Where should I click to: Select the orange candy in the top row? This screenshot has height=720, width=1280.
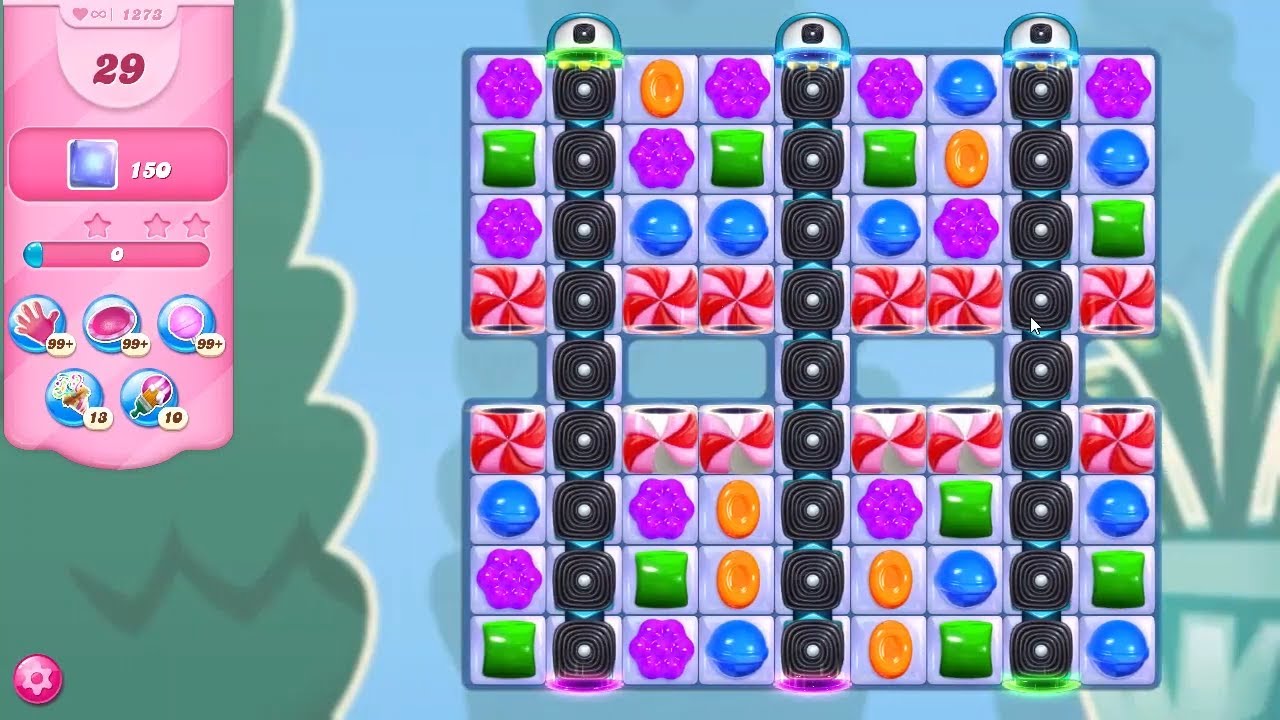661,90
